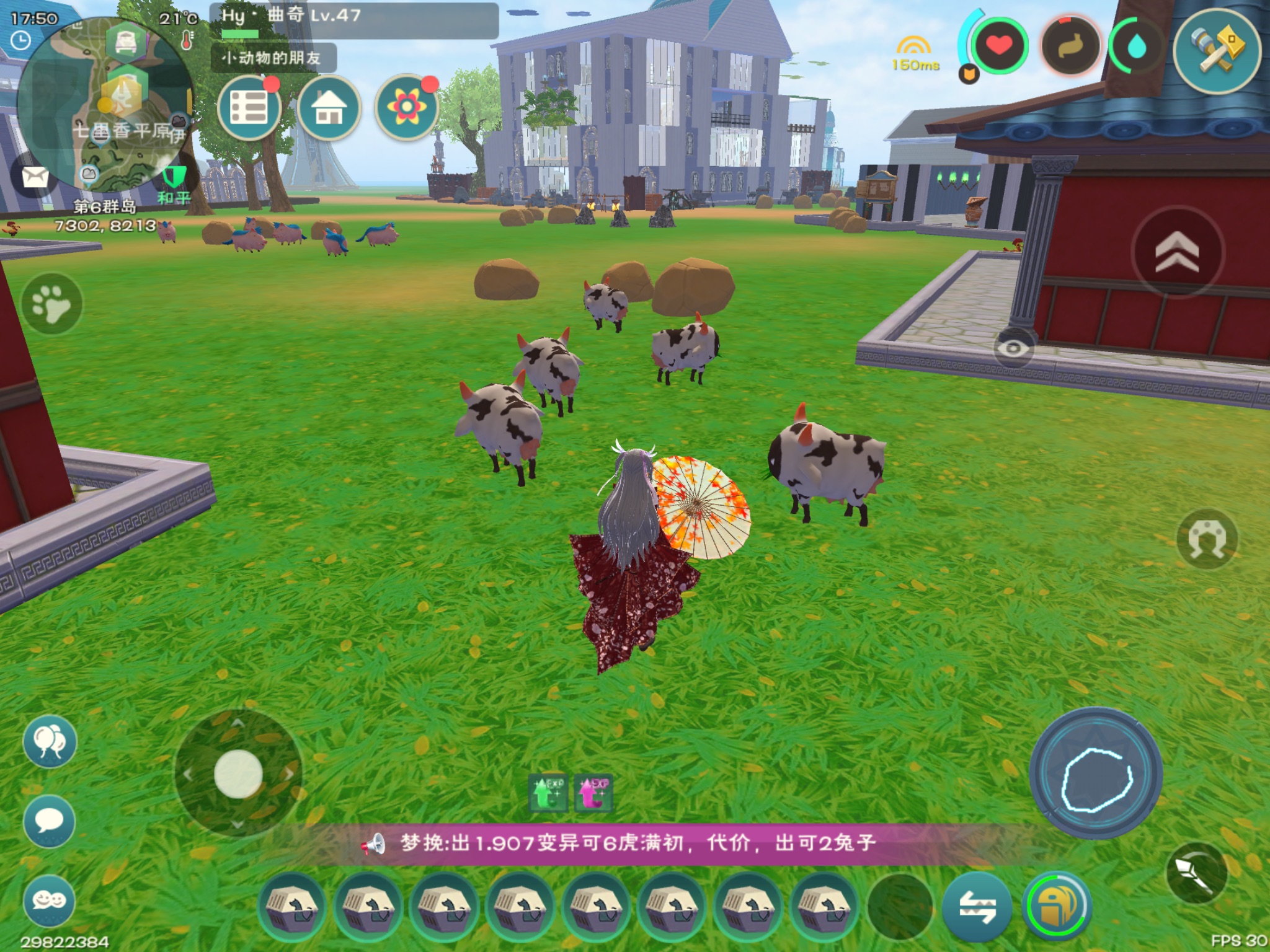Open the circular minimap

(105, 105)
